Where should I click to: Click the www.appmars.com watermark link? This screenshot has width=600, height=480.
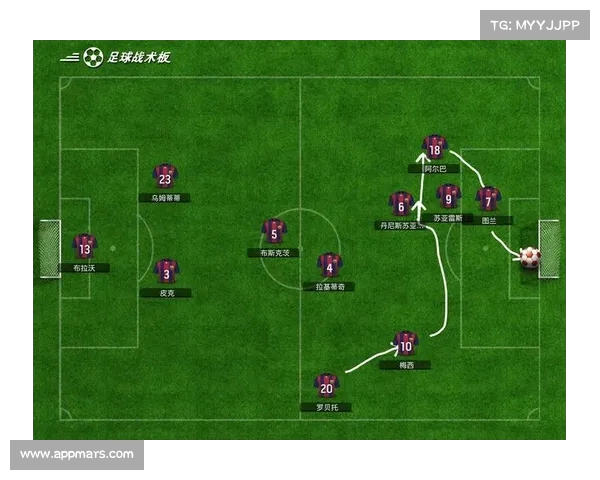click(77, 454)
